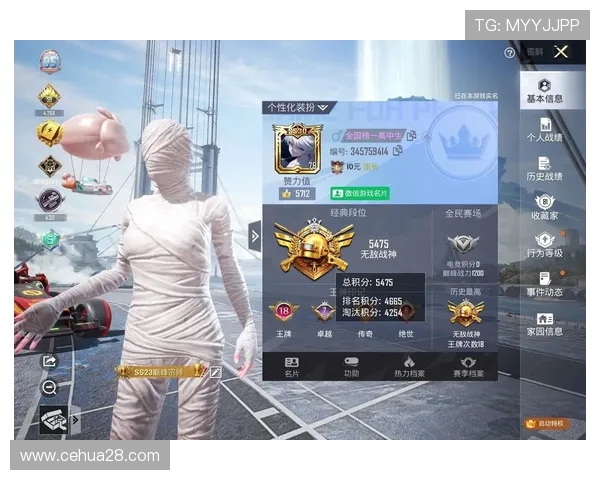600x480 pixels.
Task: Click the player avatar portrait
Action: [x=293, y=148]
